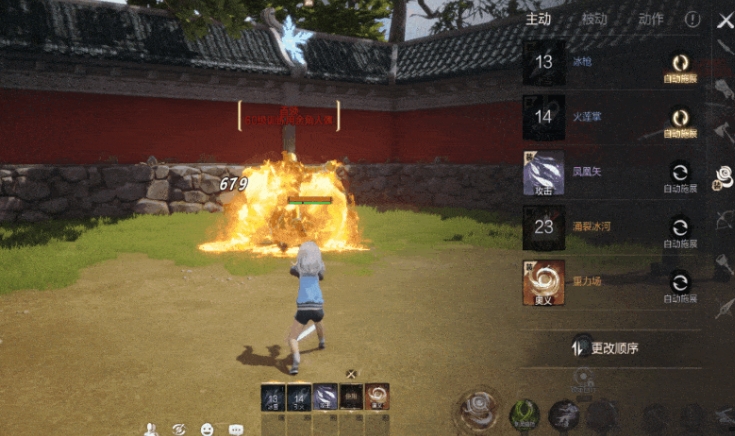735x436 pixels.
Task: Choose the 凤凰矢 skill icon
Action: coord(544,172)
